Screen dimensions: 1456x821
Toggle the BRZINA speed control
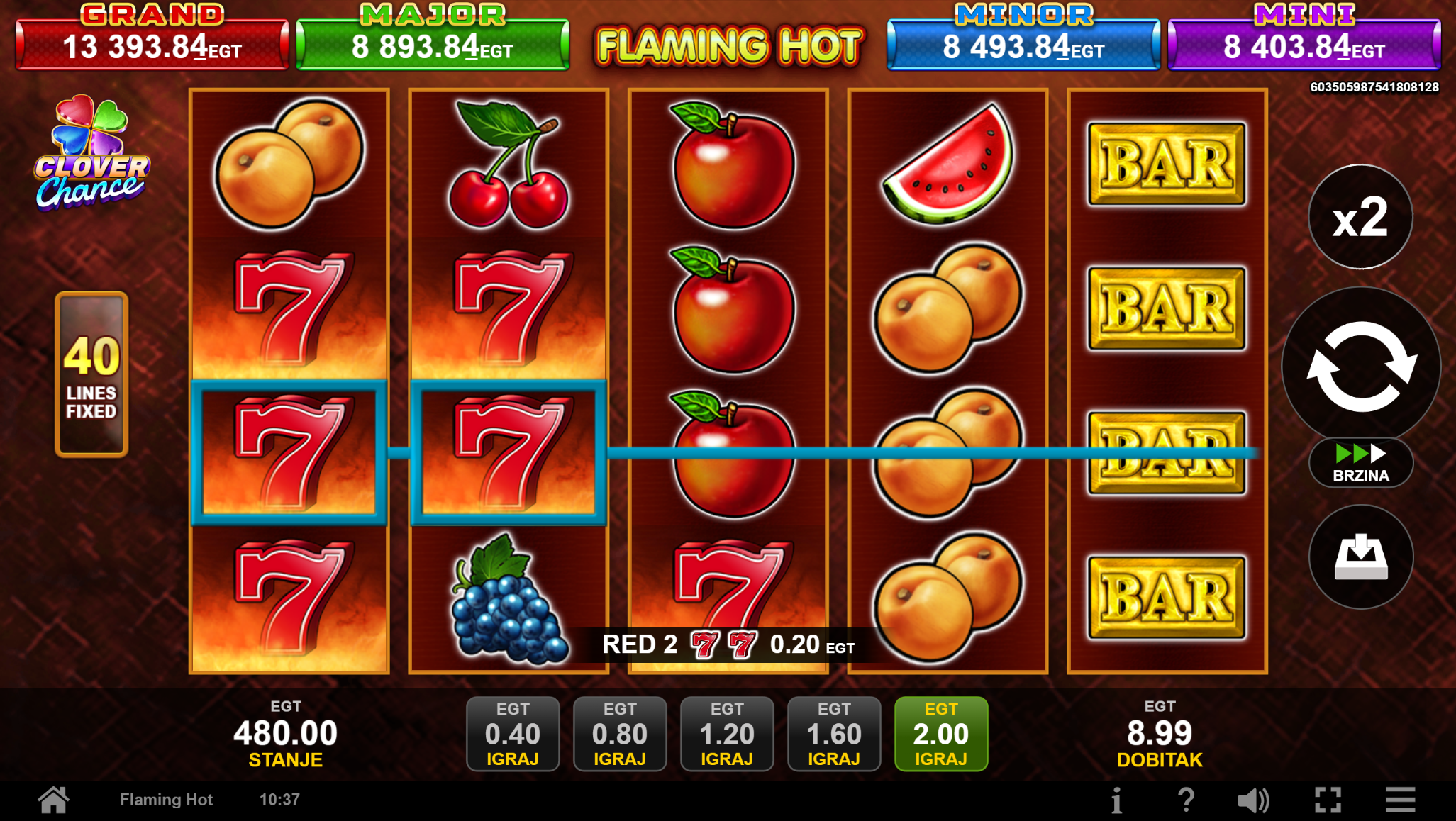1360,463
